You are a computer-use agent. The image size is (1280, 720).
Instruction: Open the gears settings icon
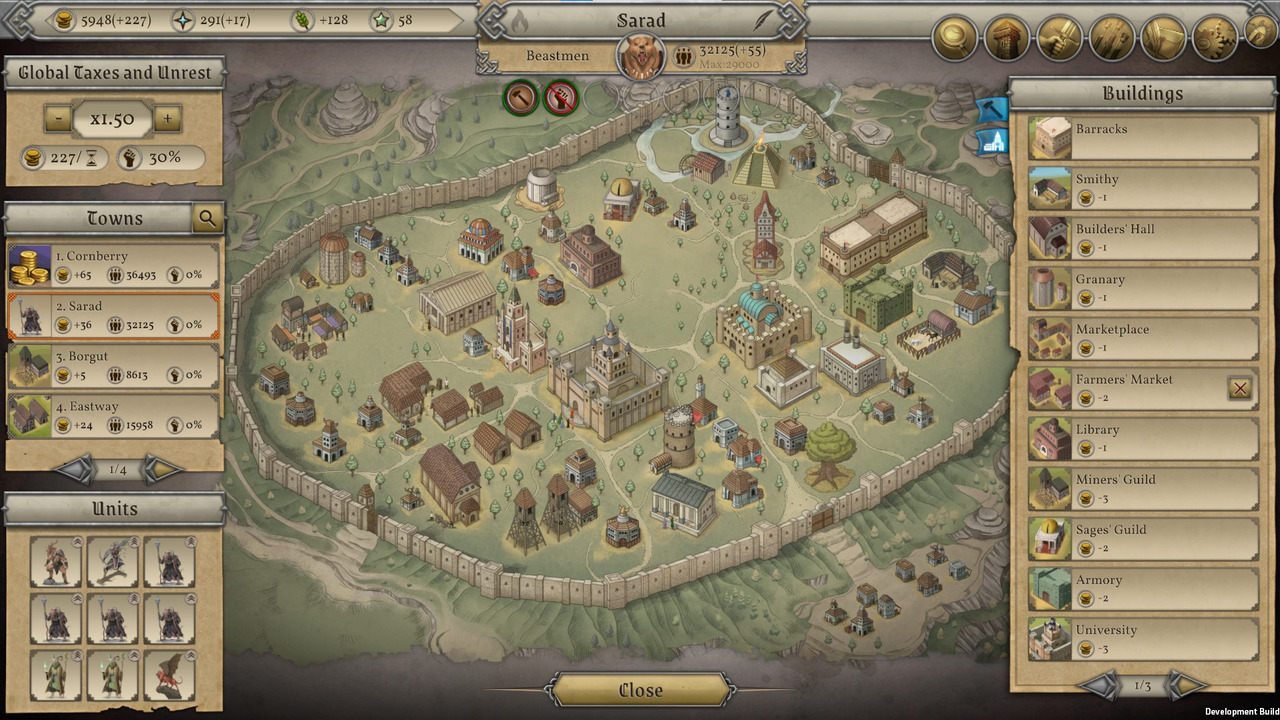tap(1215, 39)
